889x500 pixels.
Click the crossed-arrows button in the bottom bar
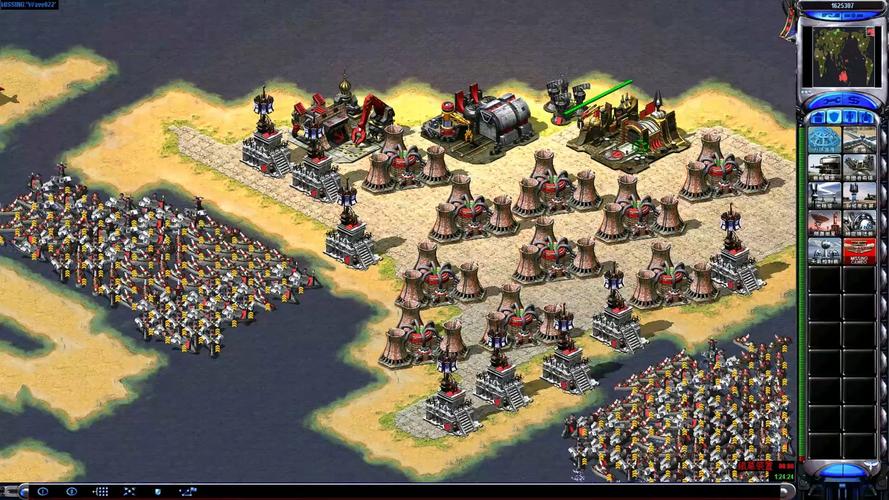click(x=129, y=492)
